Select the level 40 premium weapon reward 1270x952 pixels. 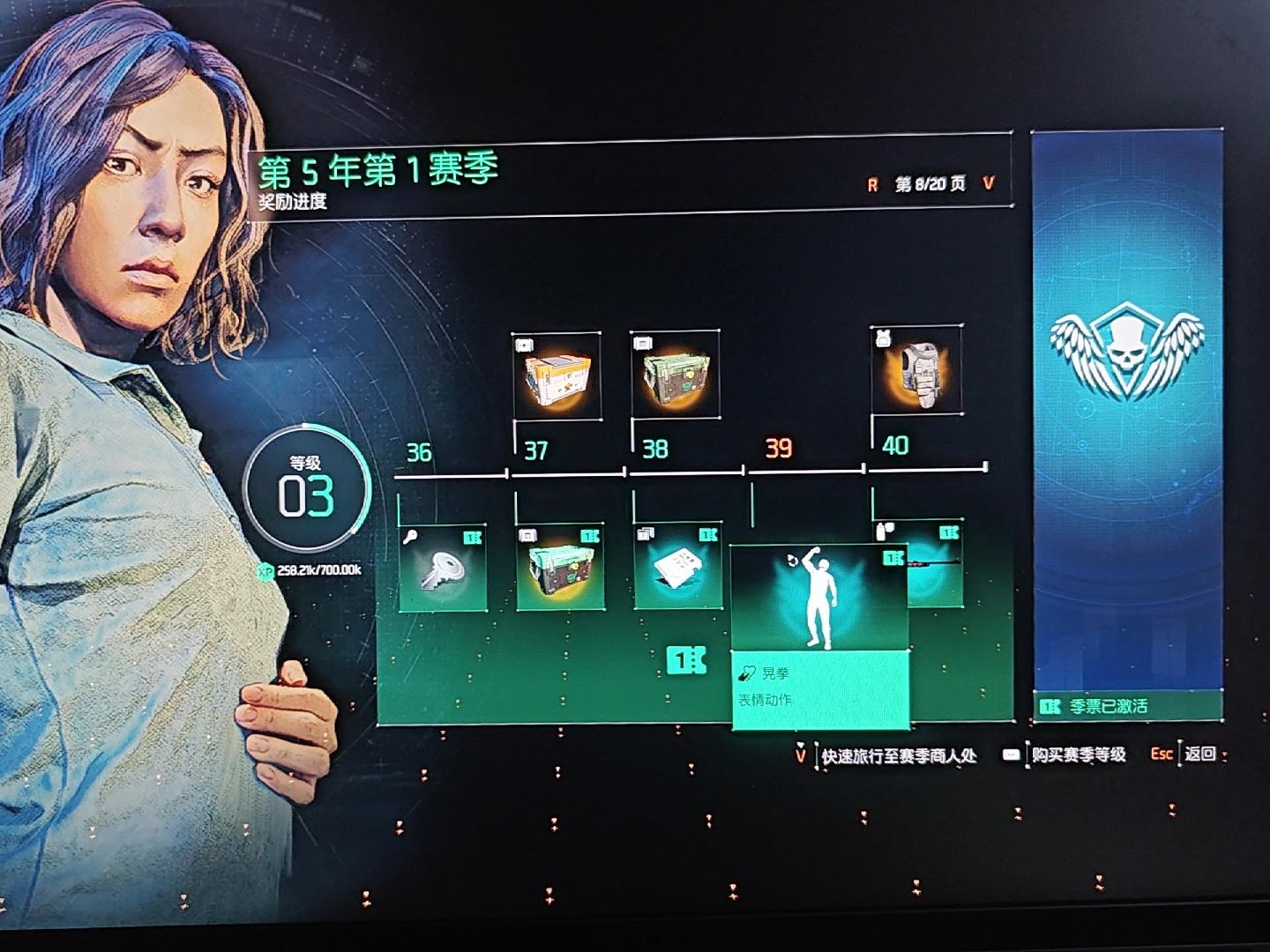tap(935, 564)
